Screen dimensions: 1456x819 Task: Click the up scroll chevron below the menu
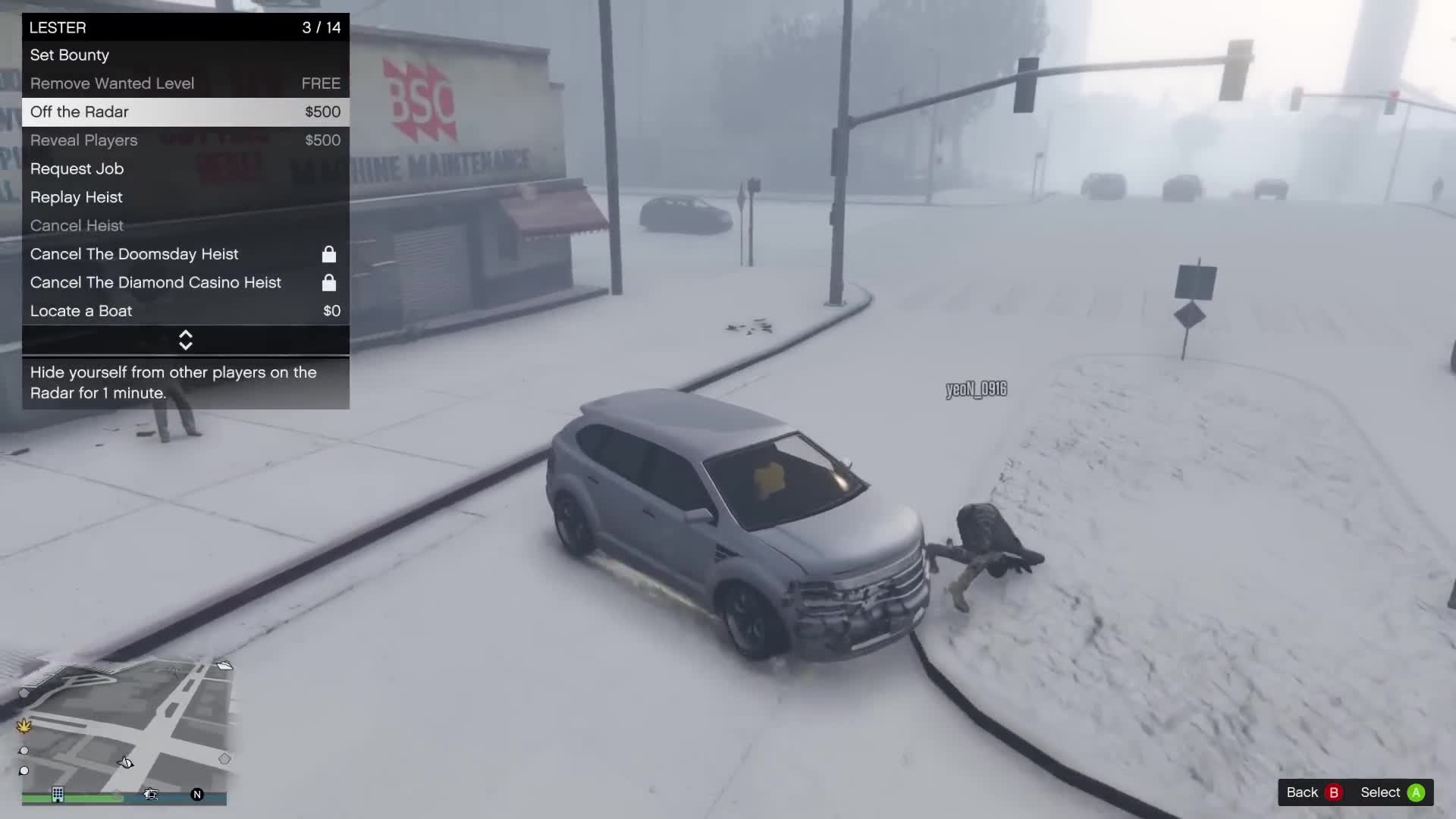[185, 334]
